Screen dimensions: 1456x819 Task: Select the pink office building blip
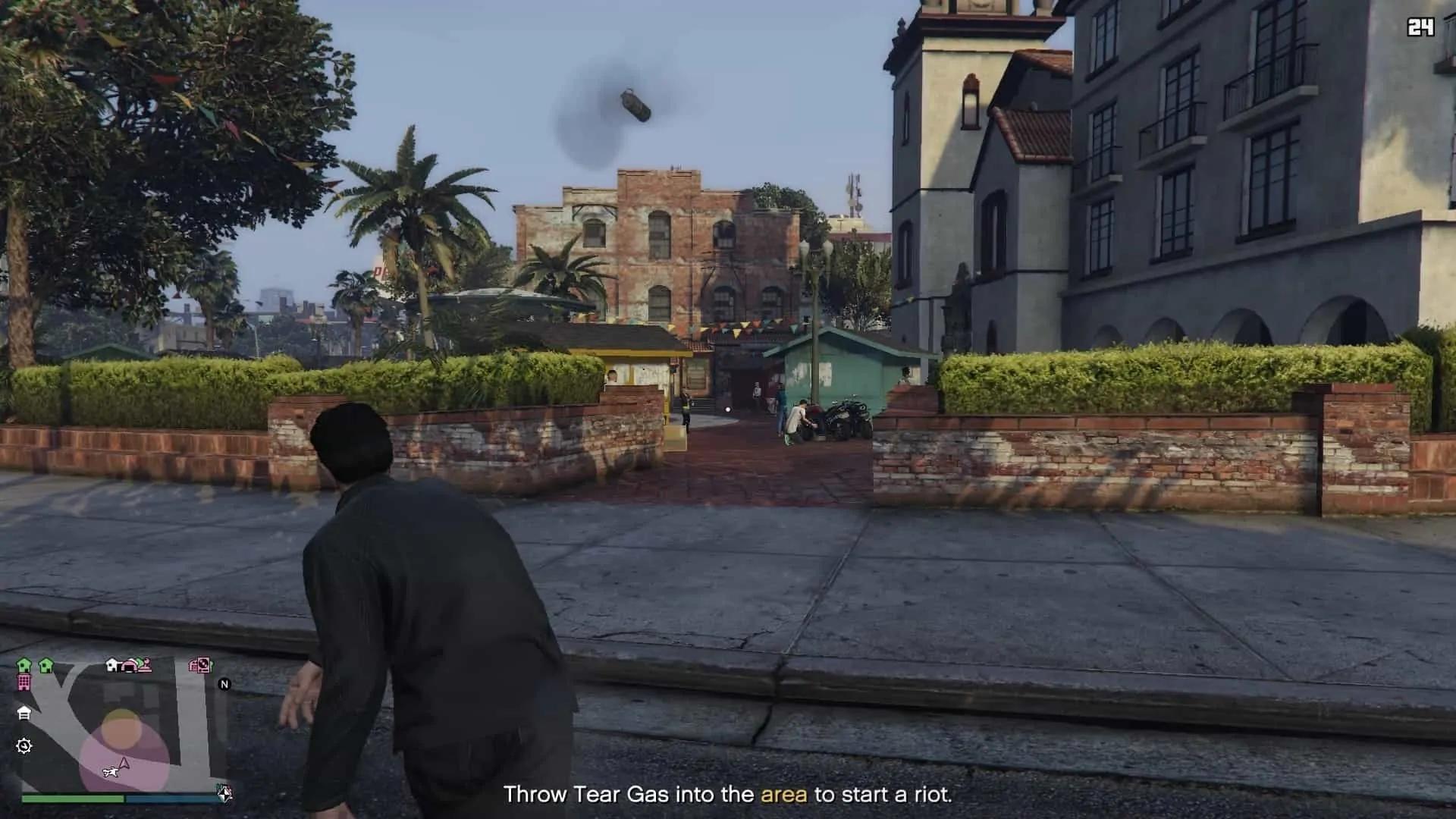24,682
